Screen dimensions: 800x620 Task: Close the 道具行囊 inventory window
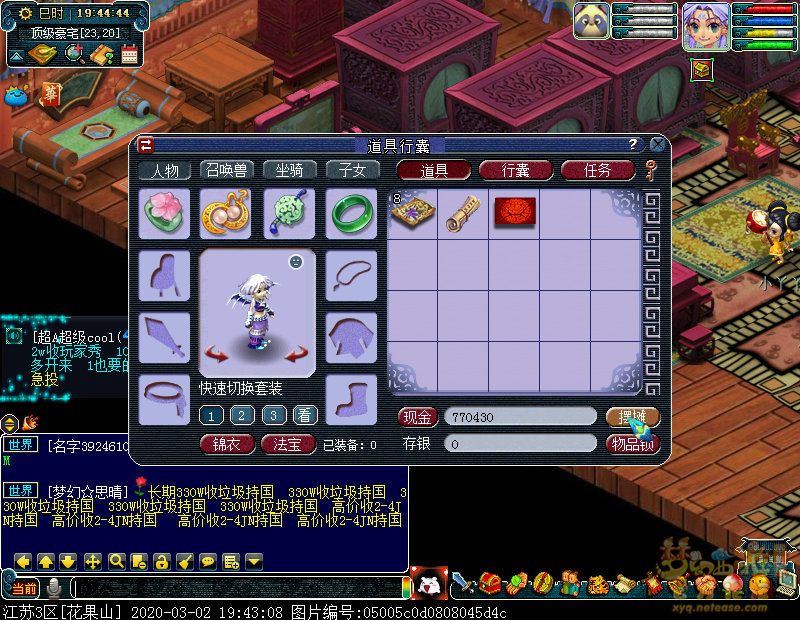657,144
